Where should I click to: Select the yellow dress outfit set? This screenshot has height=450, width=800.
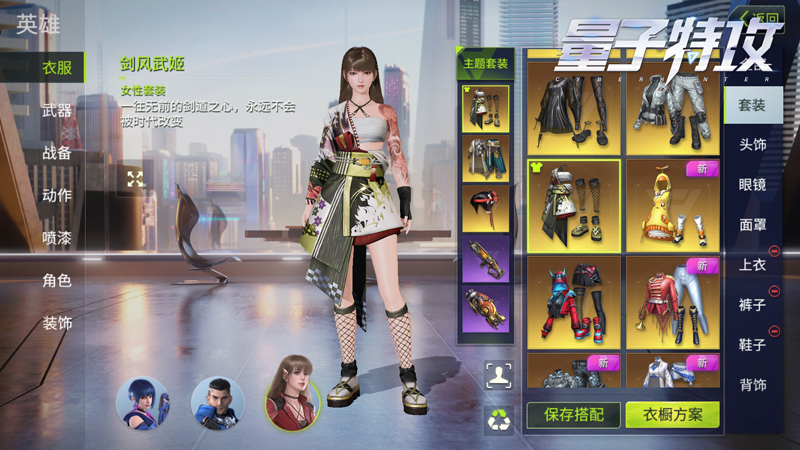click(x=672, y=205)
